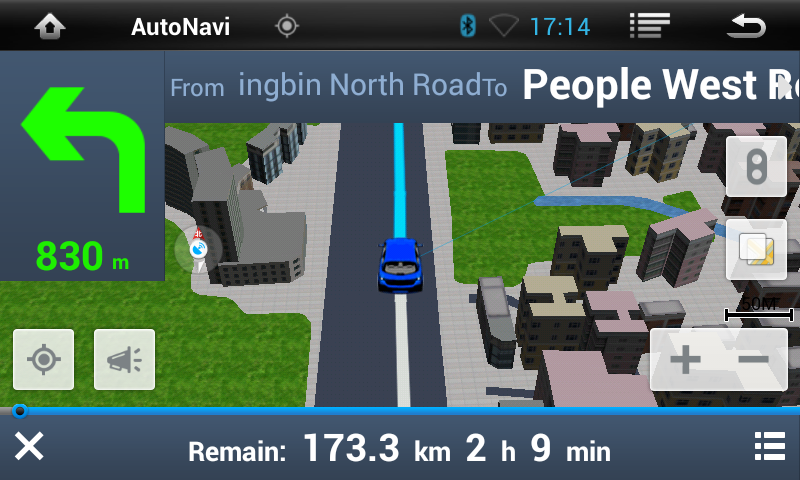Toggle voice guidance megaphone button
800x480 pixels.
(124, 359)
